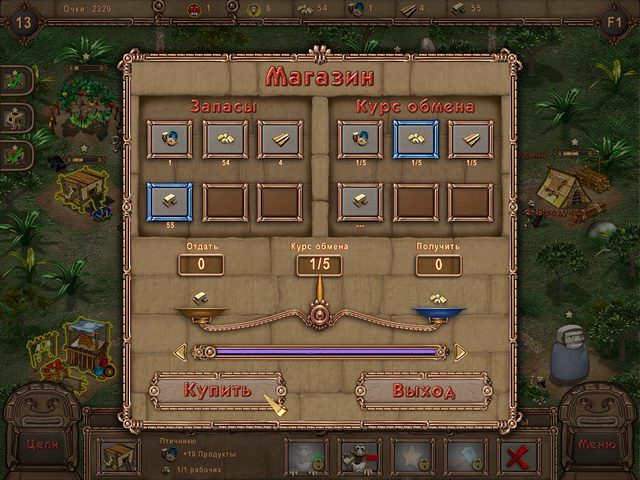Click the red X demolish button
This screenshot has width=640, height=480.
(519, 457)
